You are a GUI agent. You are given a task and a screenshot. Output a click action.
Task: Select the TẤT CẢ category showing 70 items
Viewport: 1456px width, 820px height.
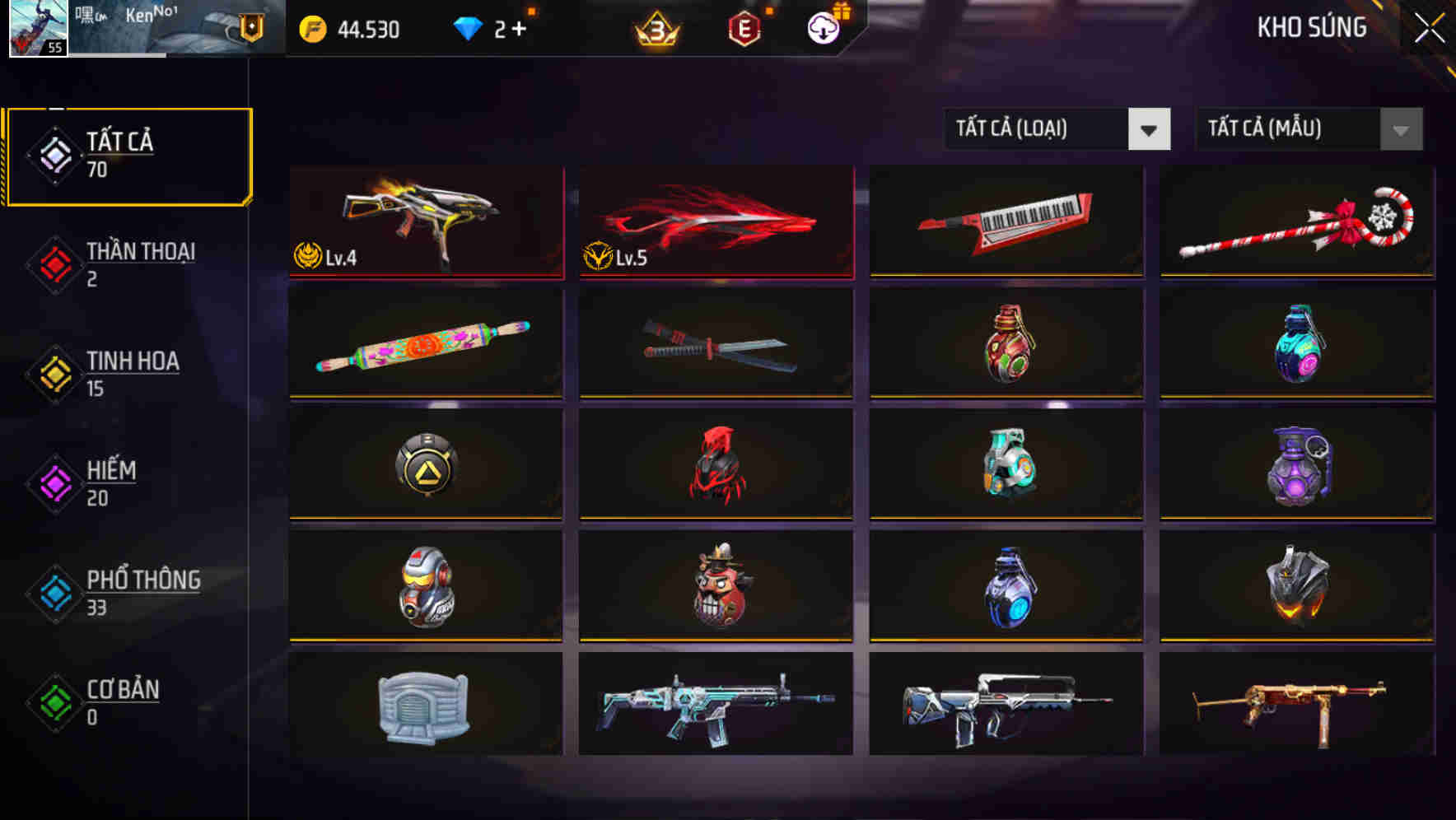128,154
